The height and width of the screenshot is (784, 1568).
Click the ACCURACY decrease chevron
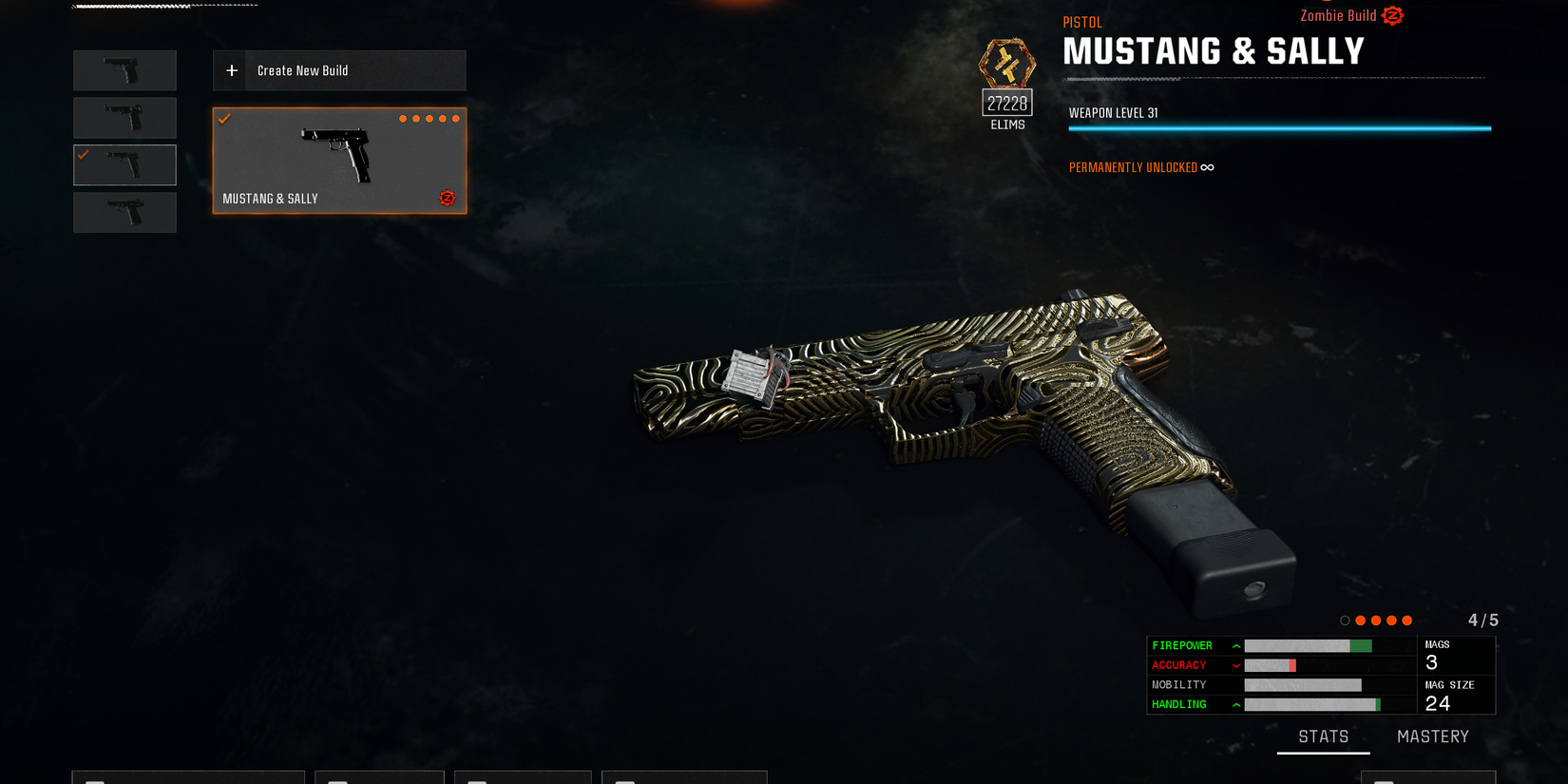(1234, 665)
